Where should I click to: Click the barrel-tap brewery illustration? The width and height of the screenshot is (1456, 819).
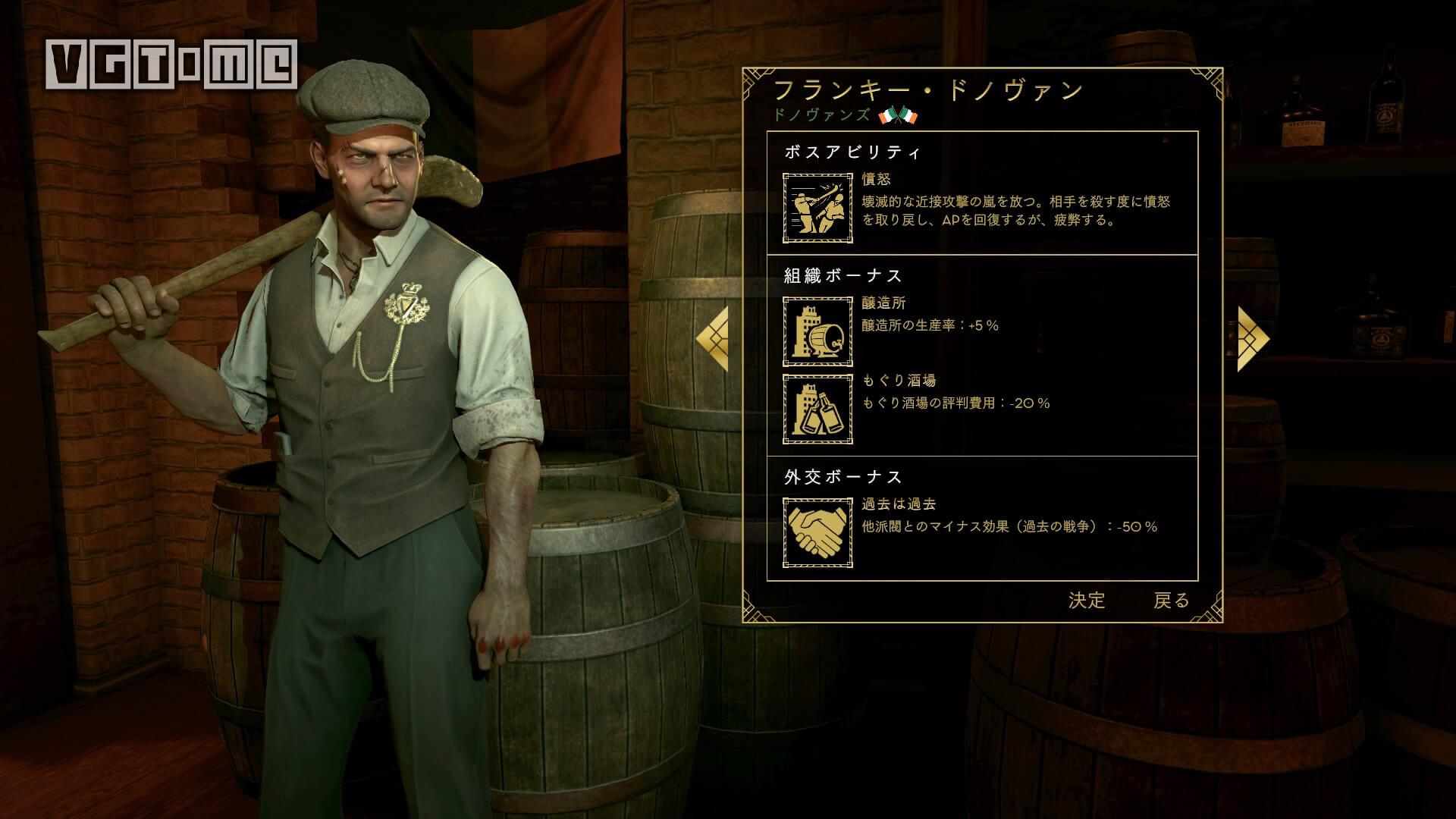(817, 332)
